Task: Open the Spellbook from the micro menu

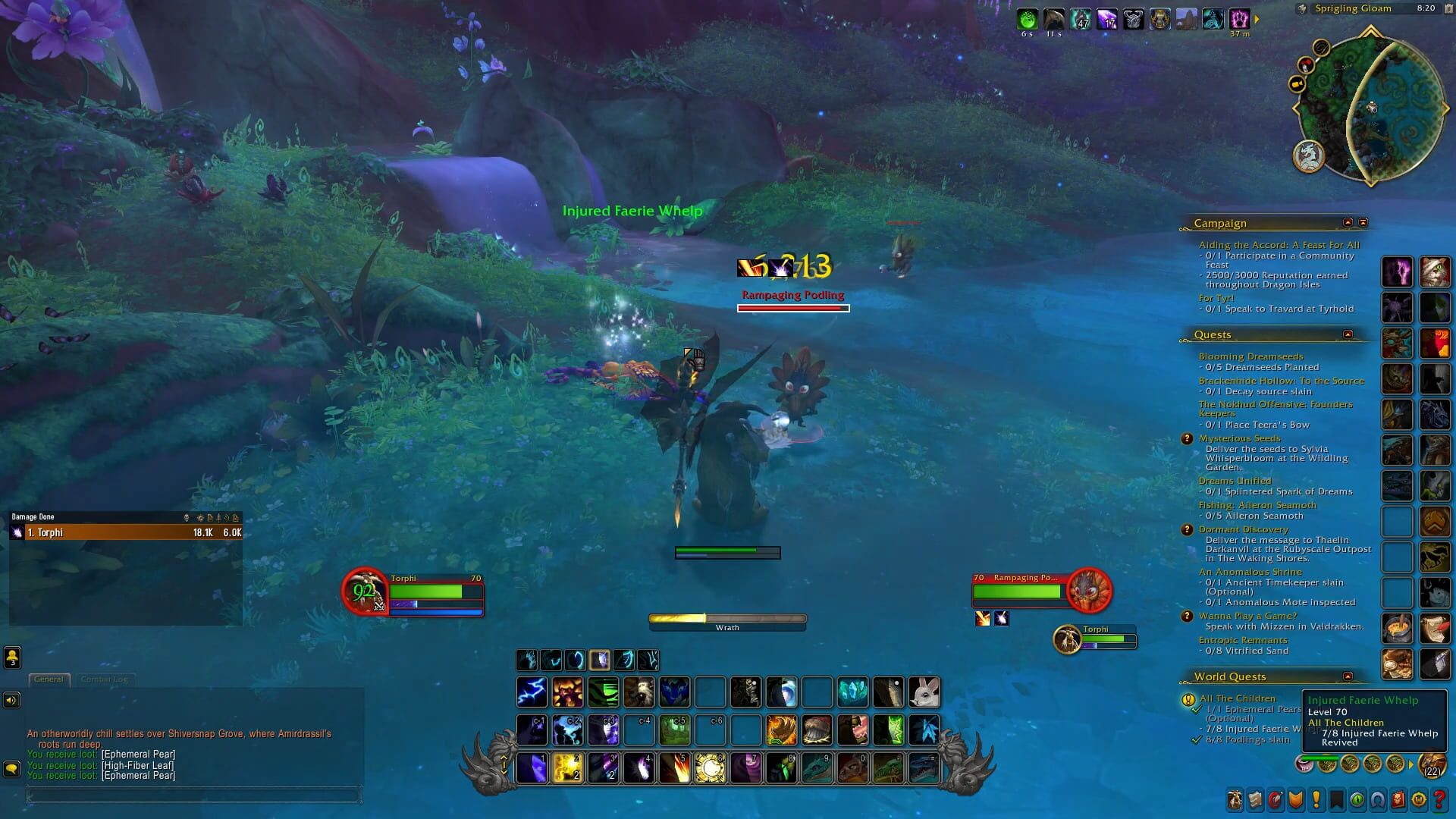Action: (1254, 797)
